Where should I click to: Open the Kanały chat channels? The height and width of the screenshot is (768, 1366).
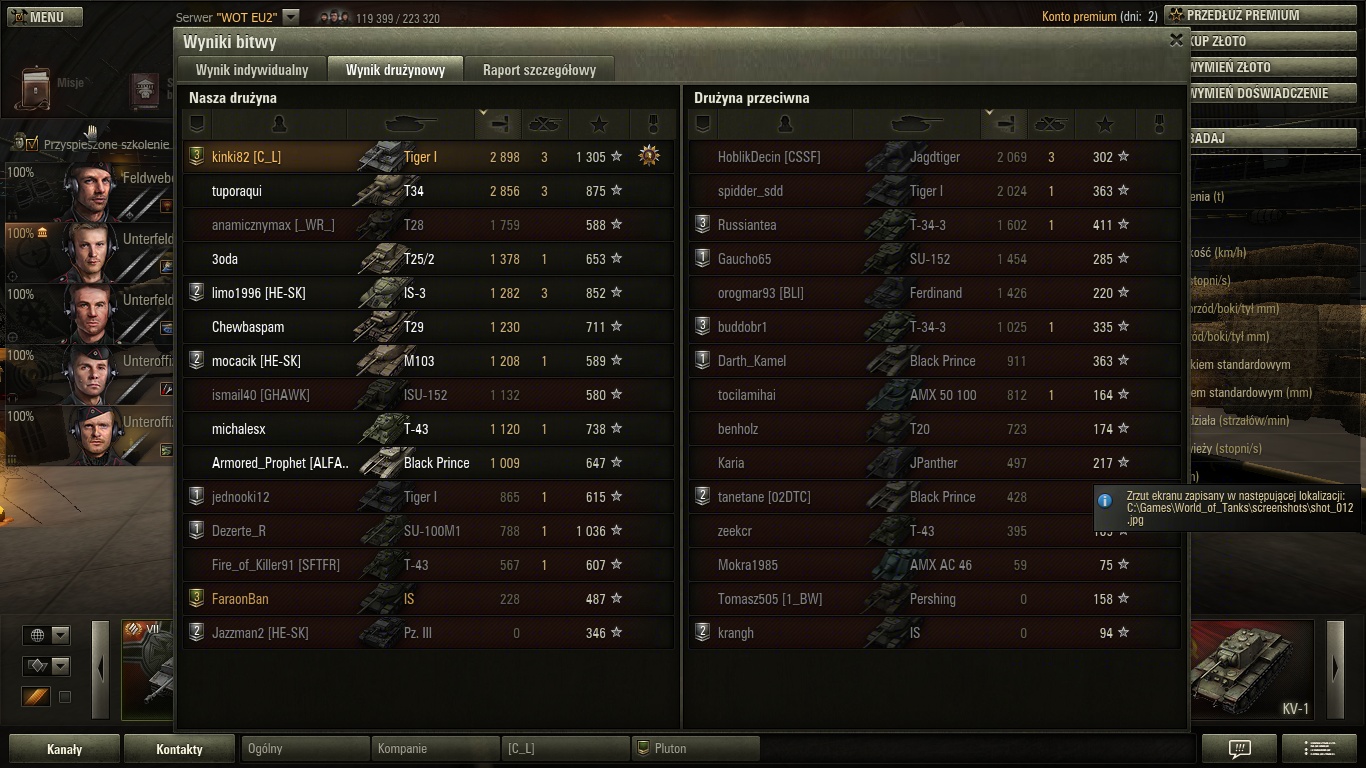coord(65,749)
